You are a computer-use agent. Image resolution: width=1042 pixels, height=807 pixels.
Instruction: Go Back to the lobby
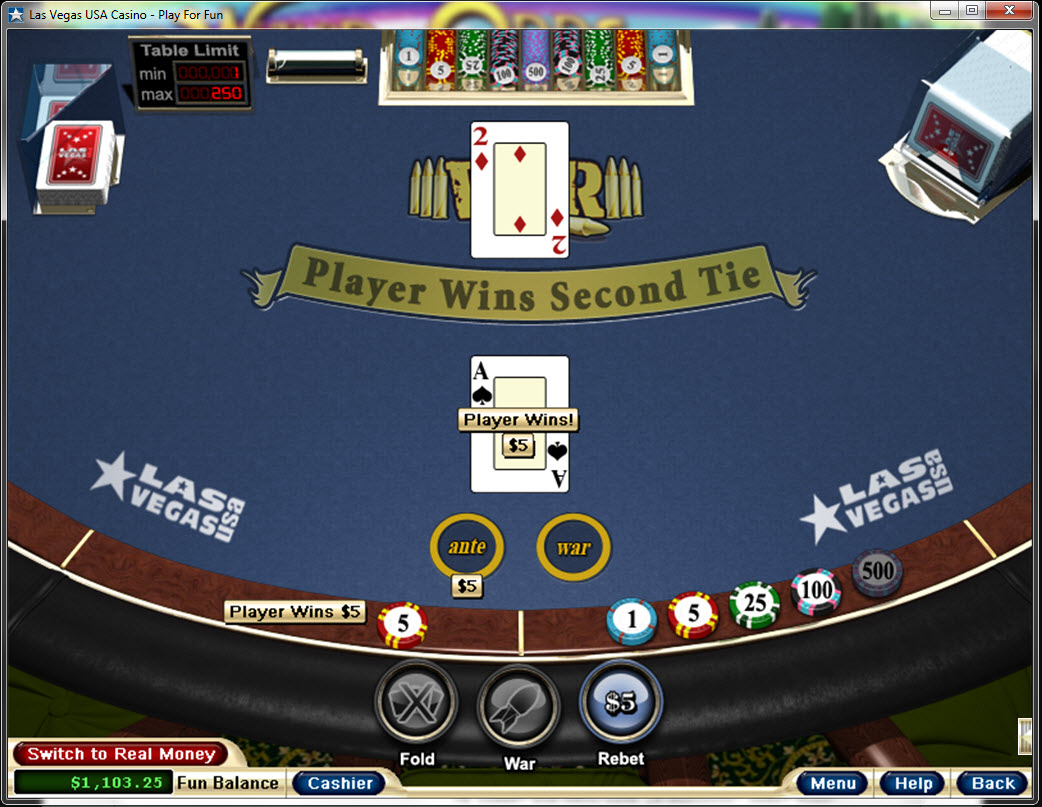[x=992, y=783]
